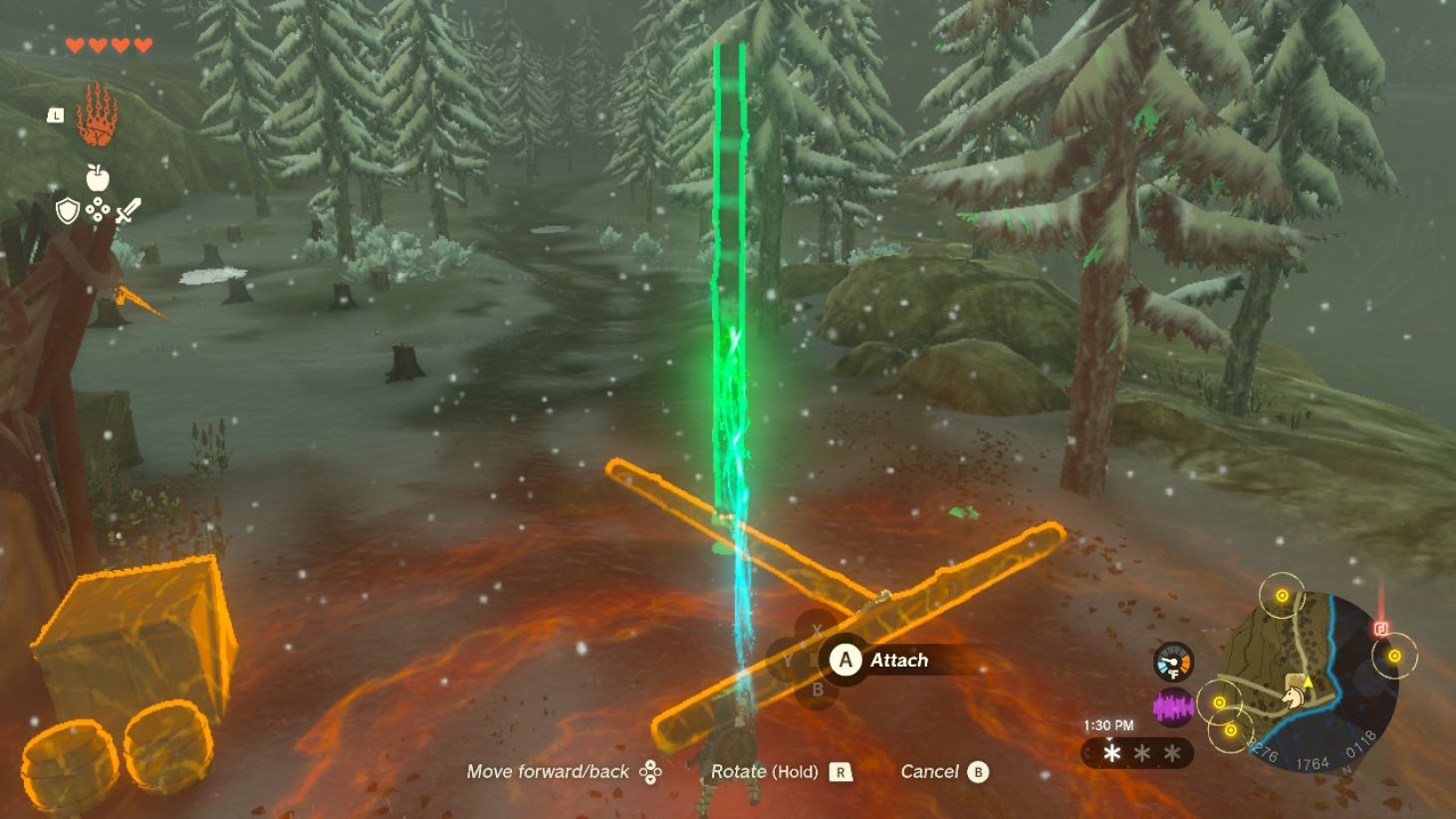
Task: Toggle the second snowflake weather indicator
Action: coord(1141,752)
